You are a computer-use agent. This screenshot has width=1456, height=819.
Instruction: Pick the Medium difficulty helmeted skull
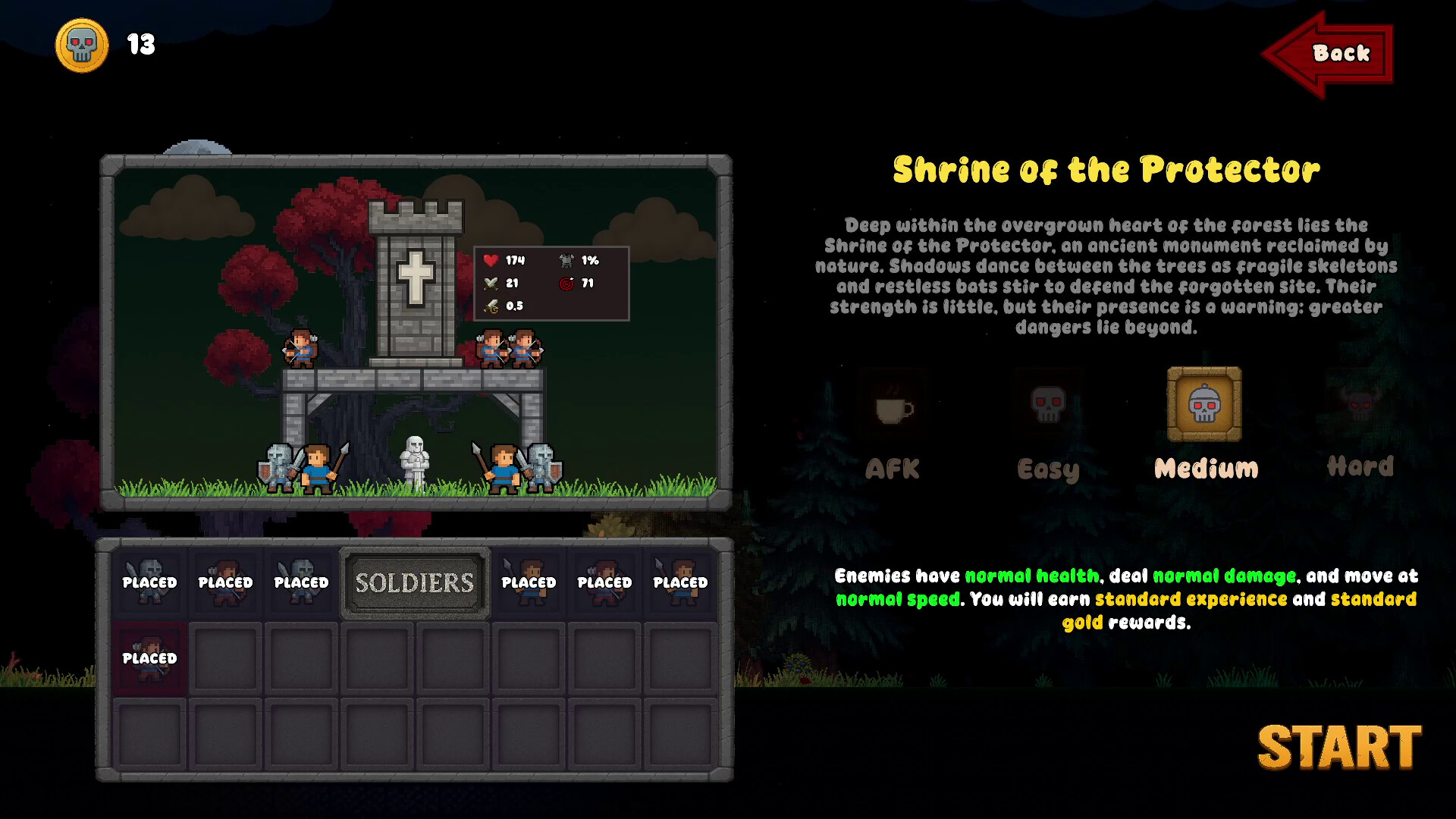pyautogui.click(x=1204, y=404)
